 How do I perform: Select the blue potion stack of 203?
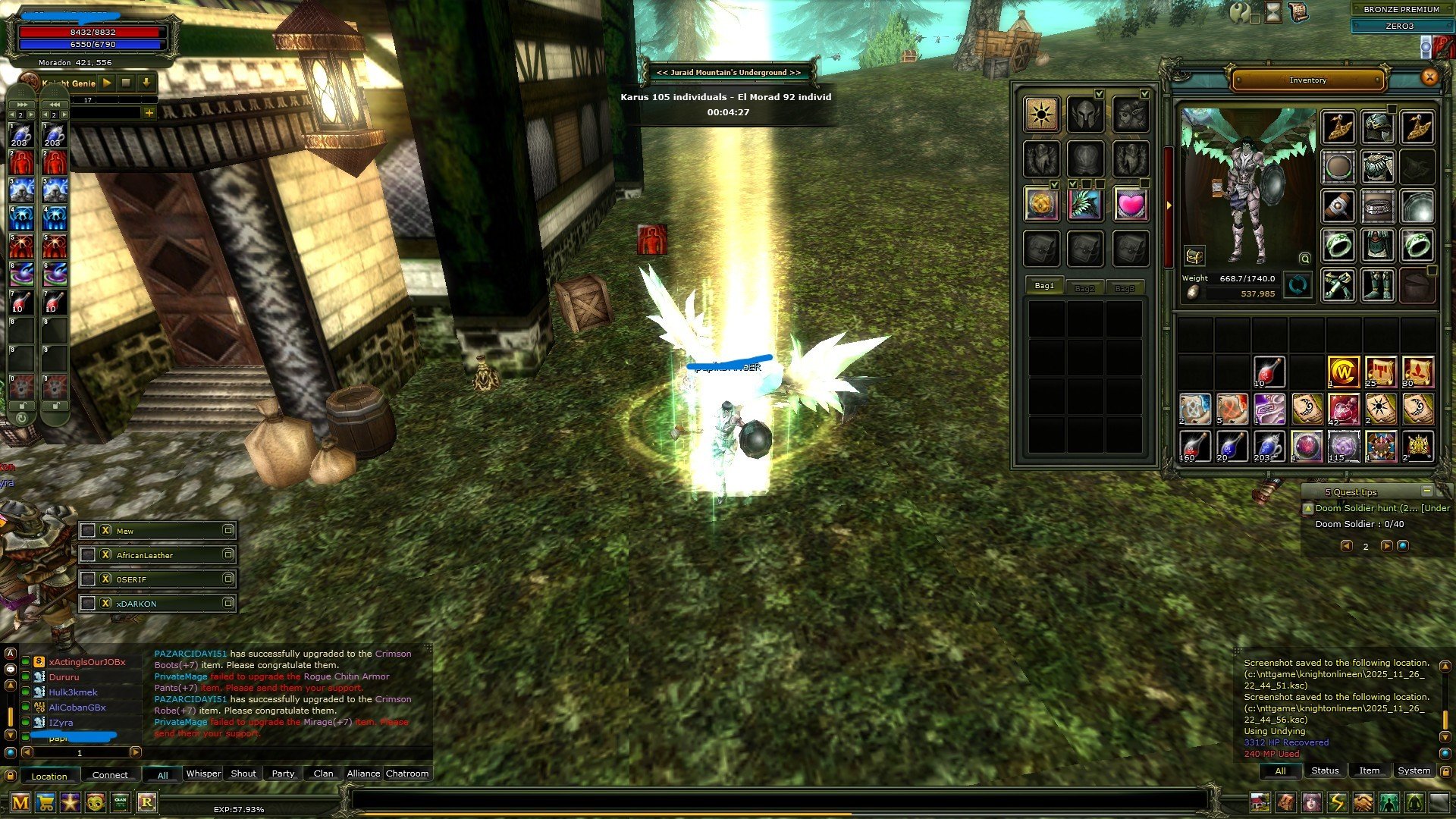(x=1268, y=447)
